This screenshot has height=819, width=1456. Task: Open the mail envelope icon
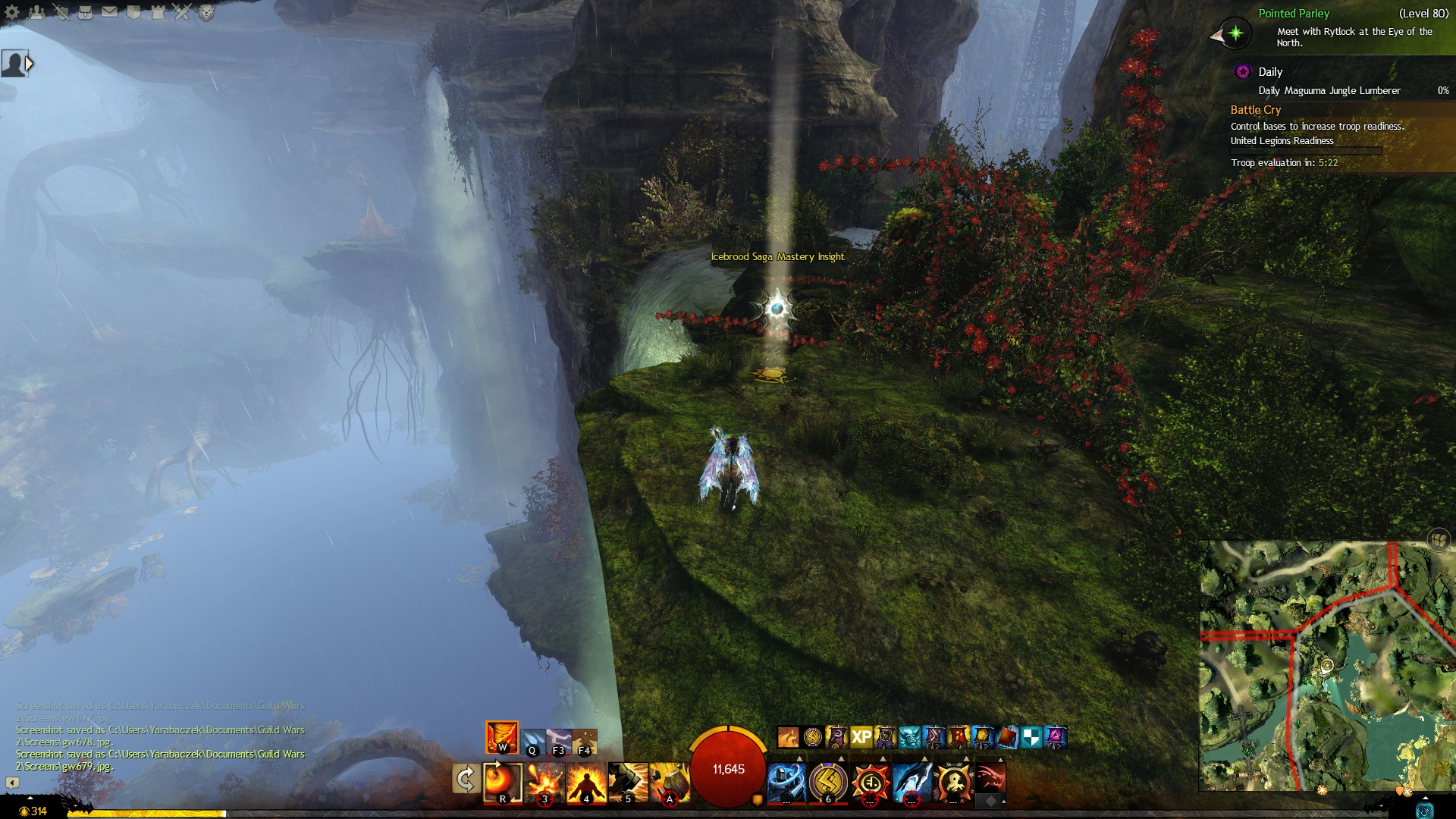(109, 12)
